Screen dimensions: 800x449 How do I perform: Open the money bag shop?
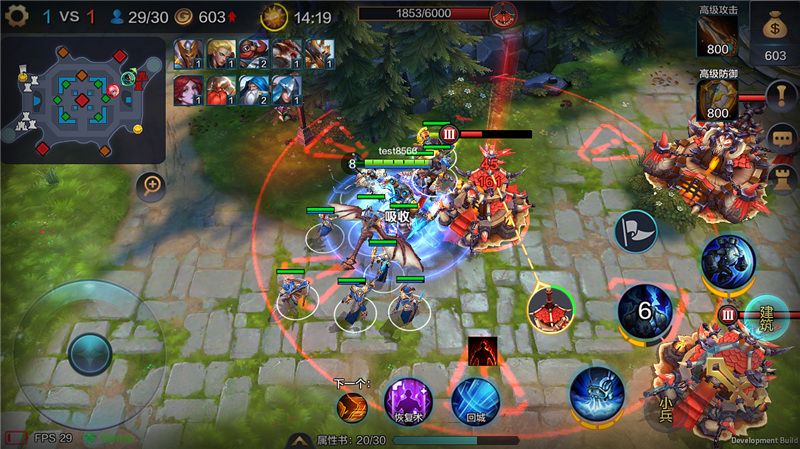click(775, 31)
